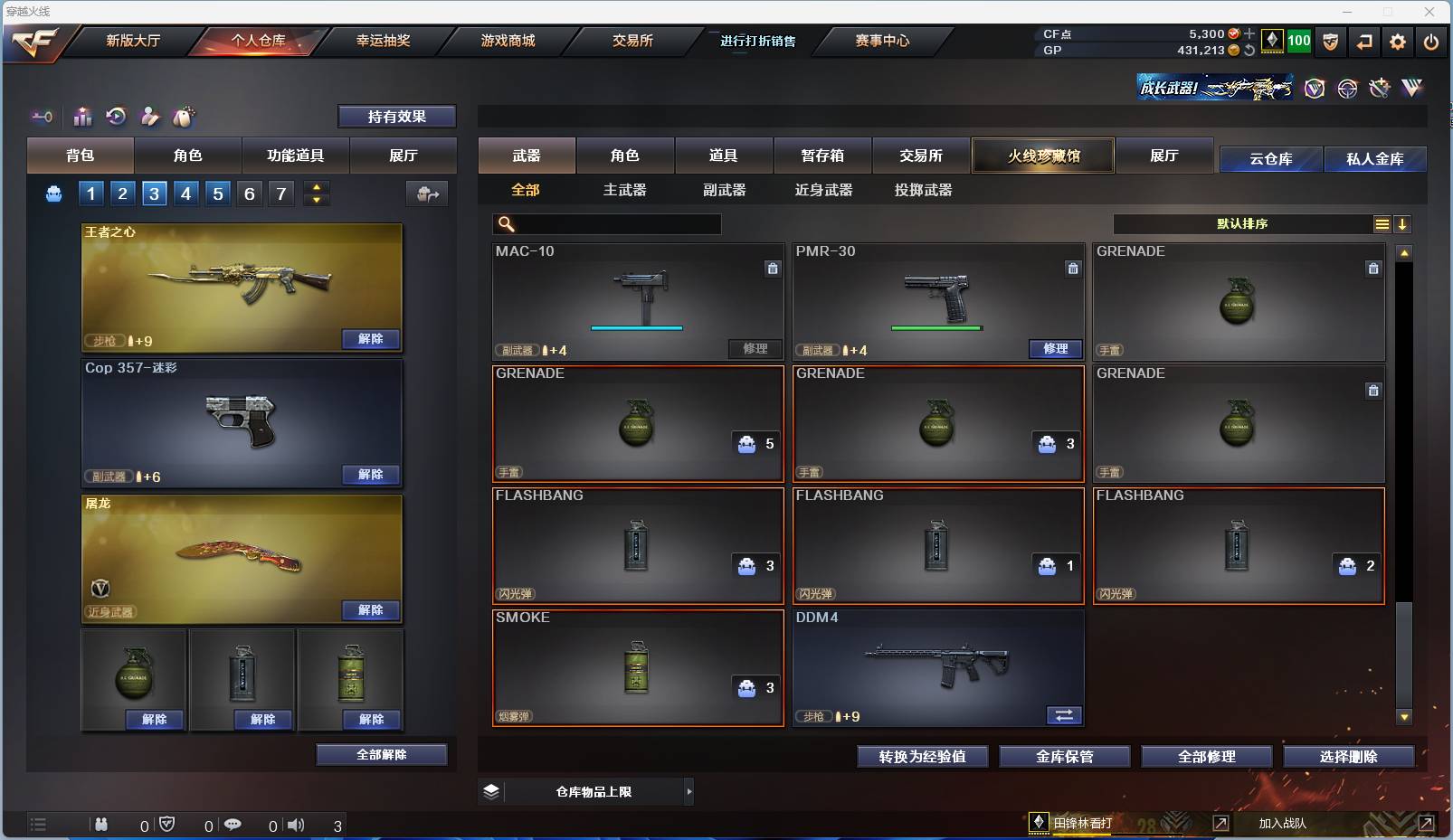Click the trash icon on the first GRENADE card
Screen dimensions: 1453x840
[x=1373, y=269]
